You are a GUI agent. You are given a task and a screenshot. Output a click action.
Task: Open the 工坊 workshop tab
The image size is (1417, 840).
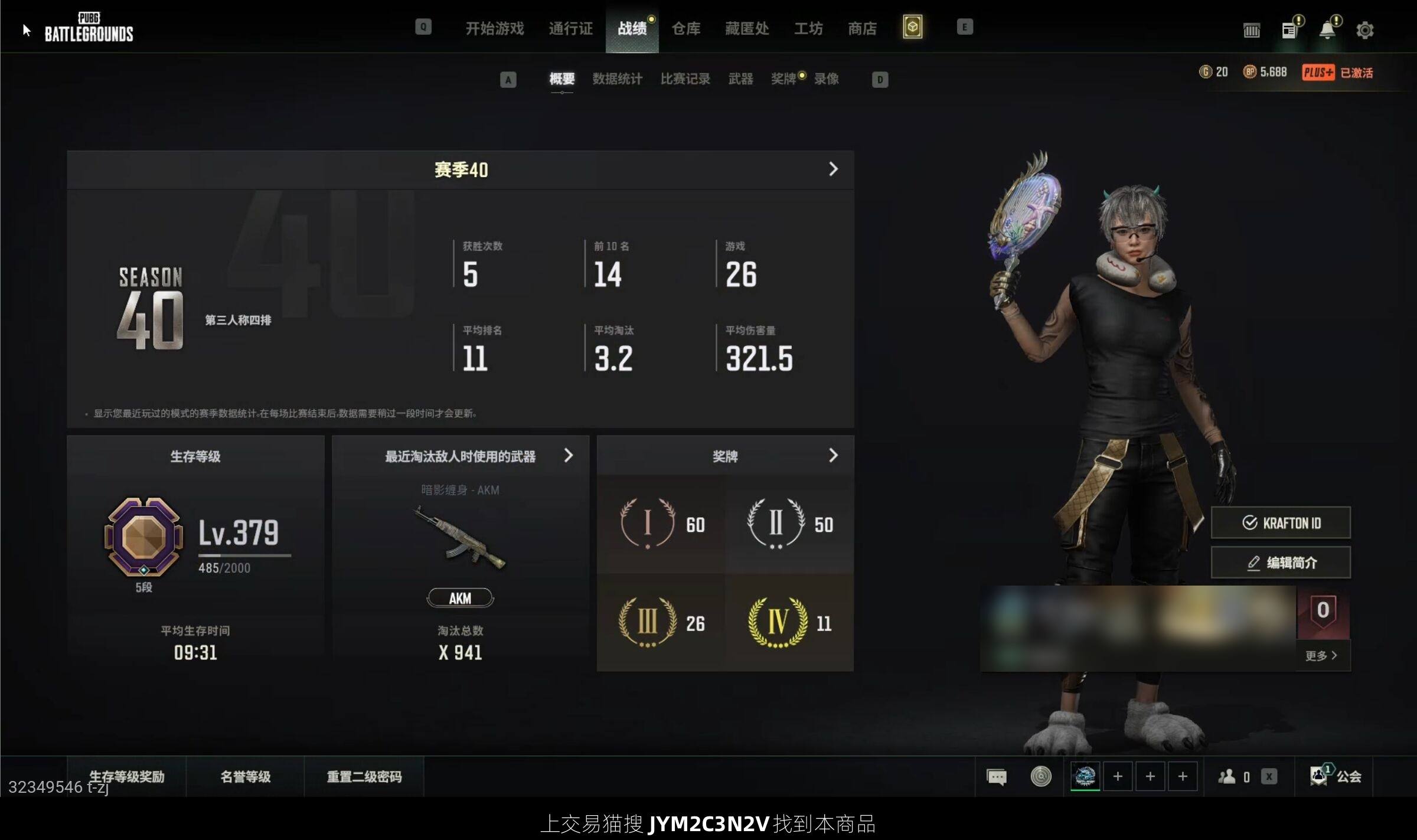(x=808, y=28)
